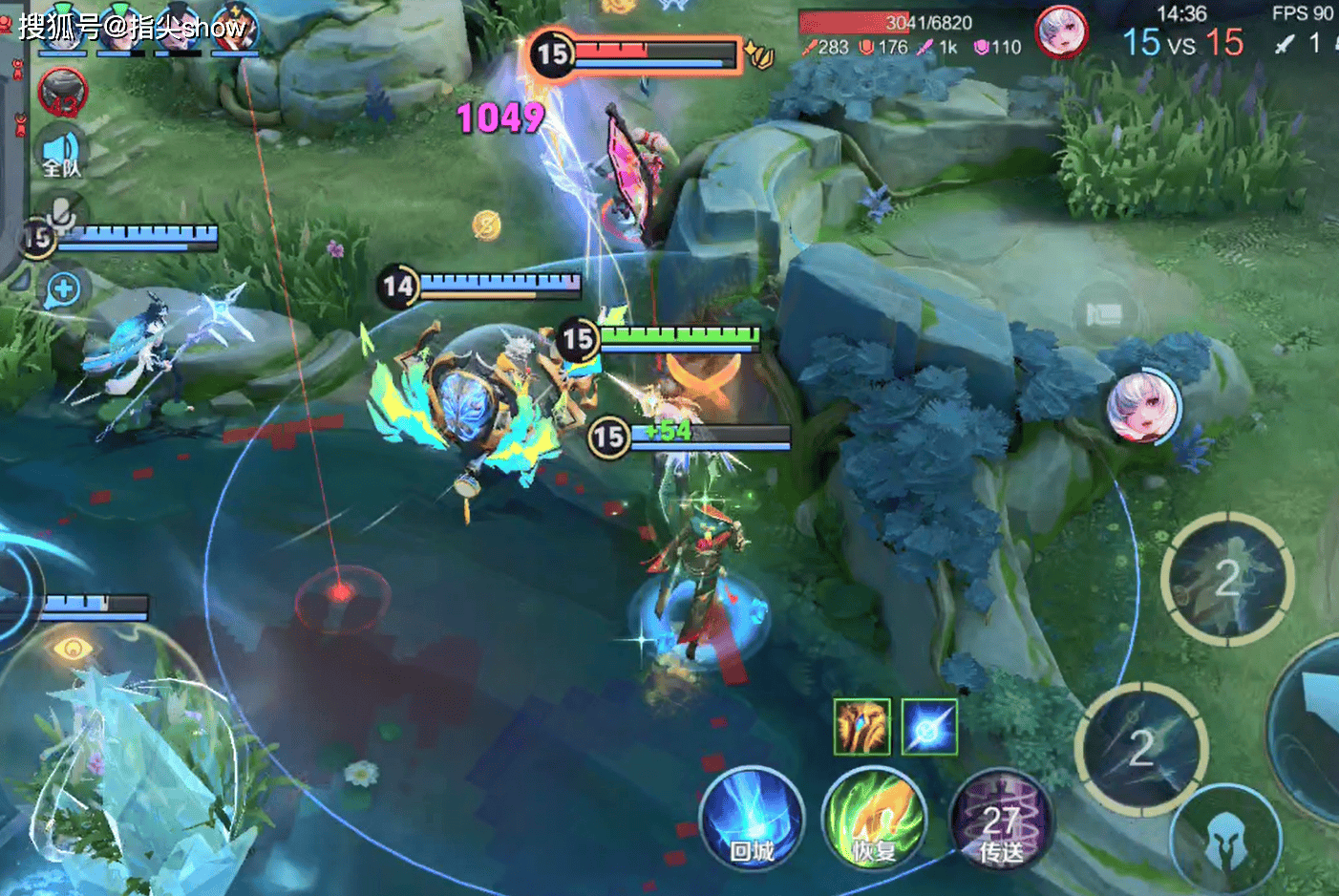Use the 恢复 restore spell
Image resolution: width=1339 pixels, height=896 pixels.
coord(873,820)
